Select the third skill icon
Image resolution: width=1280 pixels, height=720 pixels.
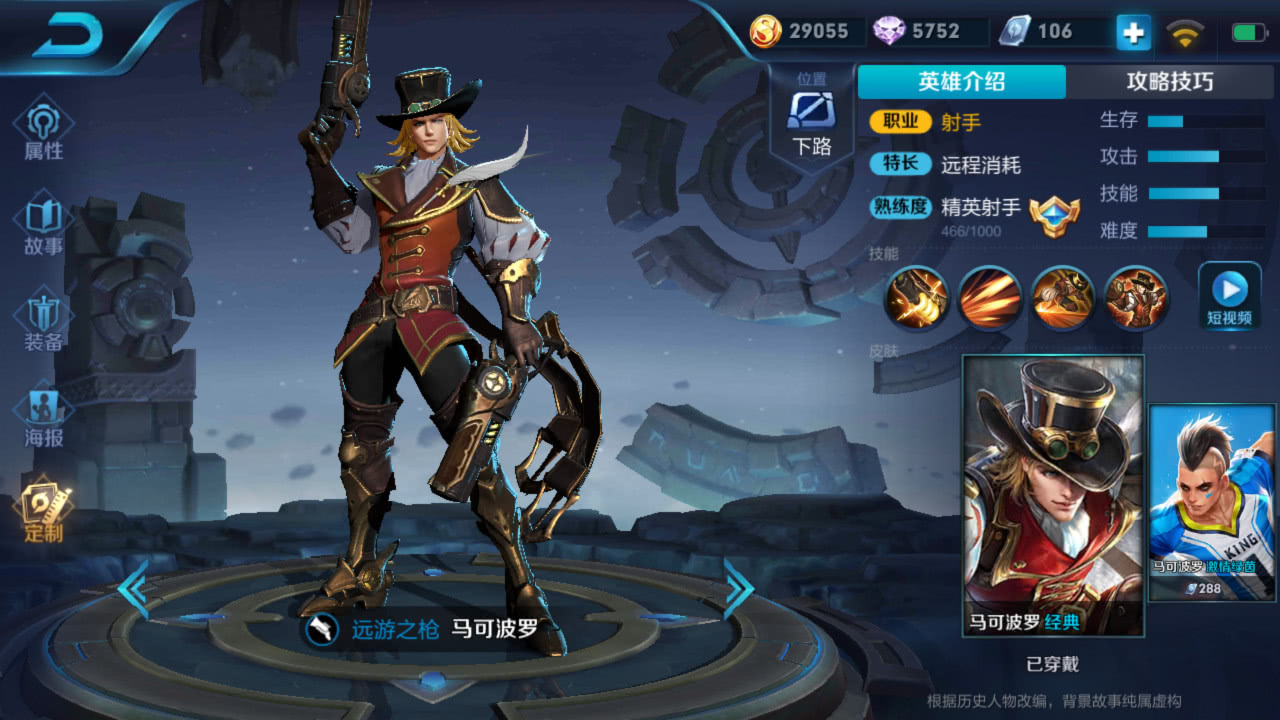[1062, 297]
